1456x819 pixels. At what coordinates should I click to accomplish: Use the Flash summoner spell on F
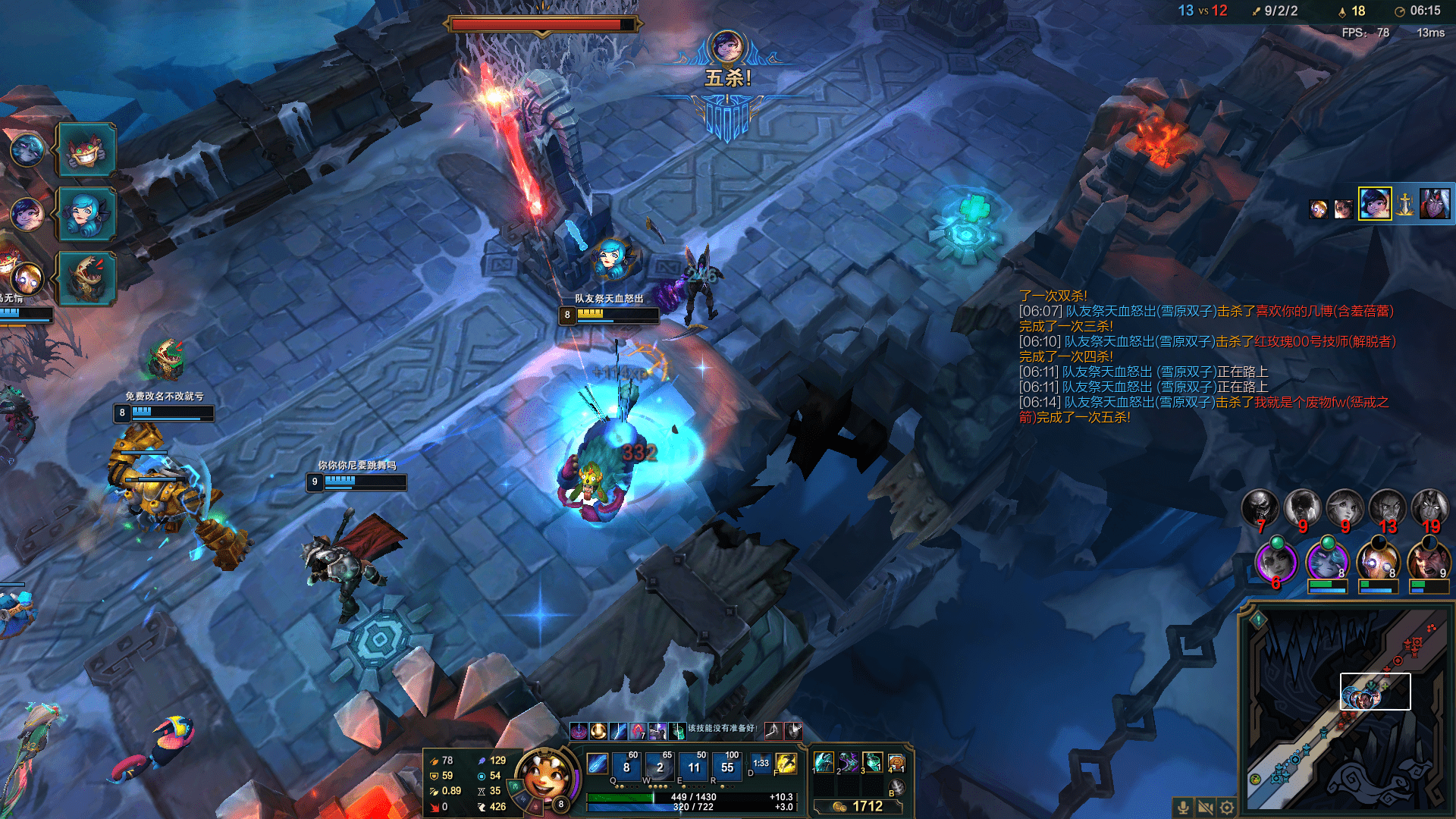[786, 764]
